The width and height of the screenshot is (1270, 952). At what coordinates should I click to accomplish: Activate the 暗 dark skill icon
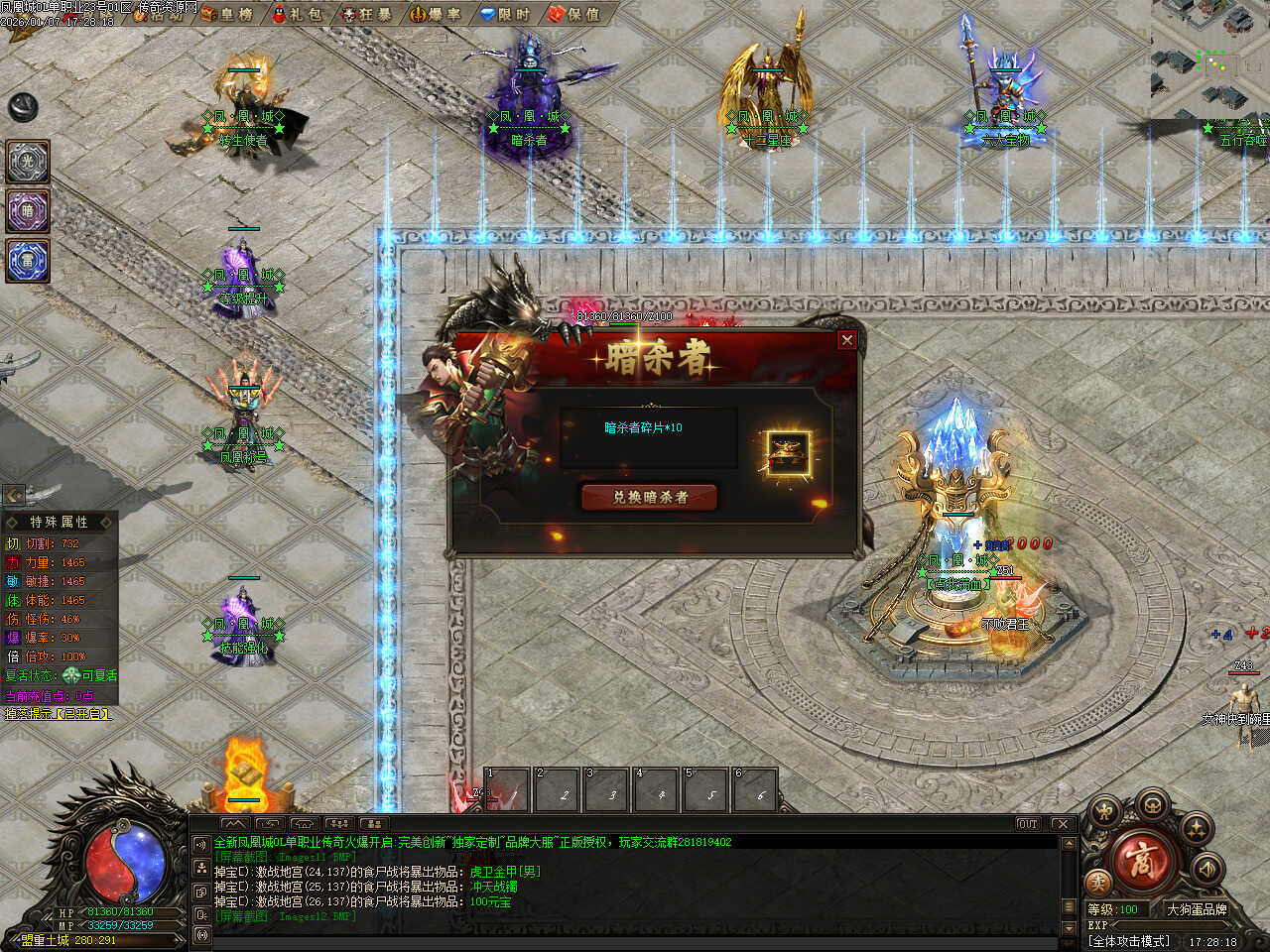pyautogui.click(x=28, y=211)
